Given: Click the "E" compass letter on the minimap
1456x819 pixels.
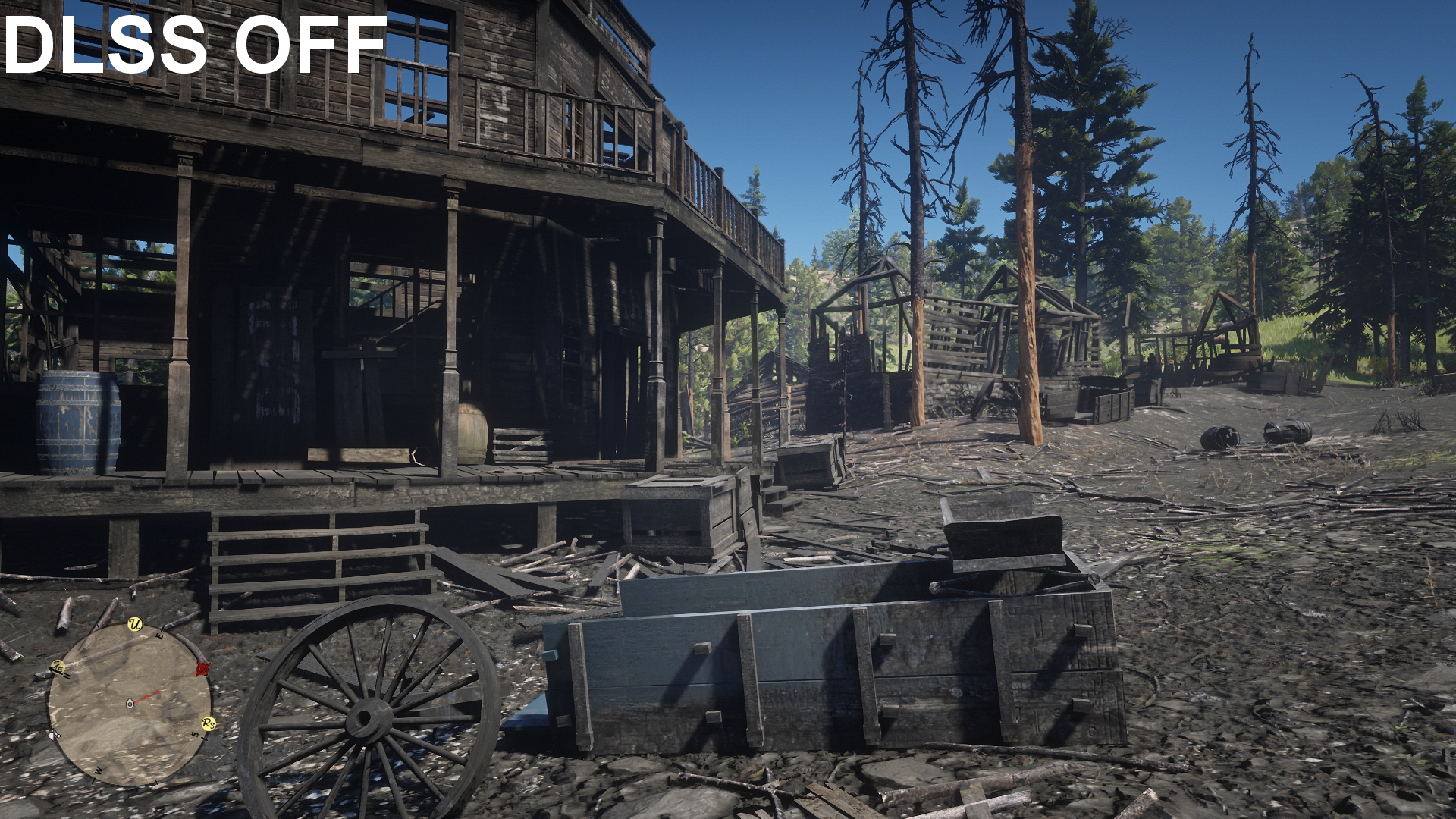Looking at the screenshot, I should [159, 636].
